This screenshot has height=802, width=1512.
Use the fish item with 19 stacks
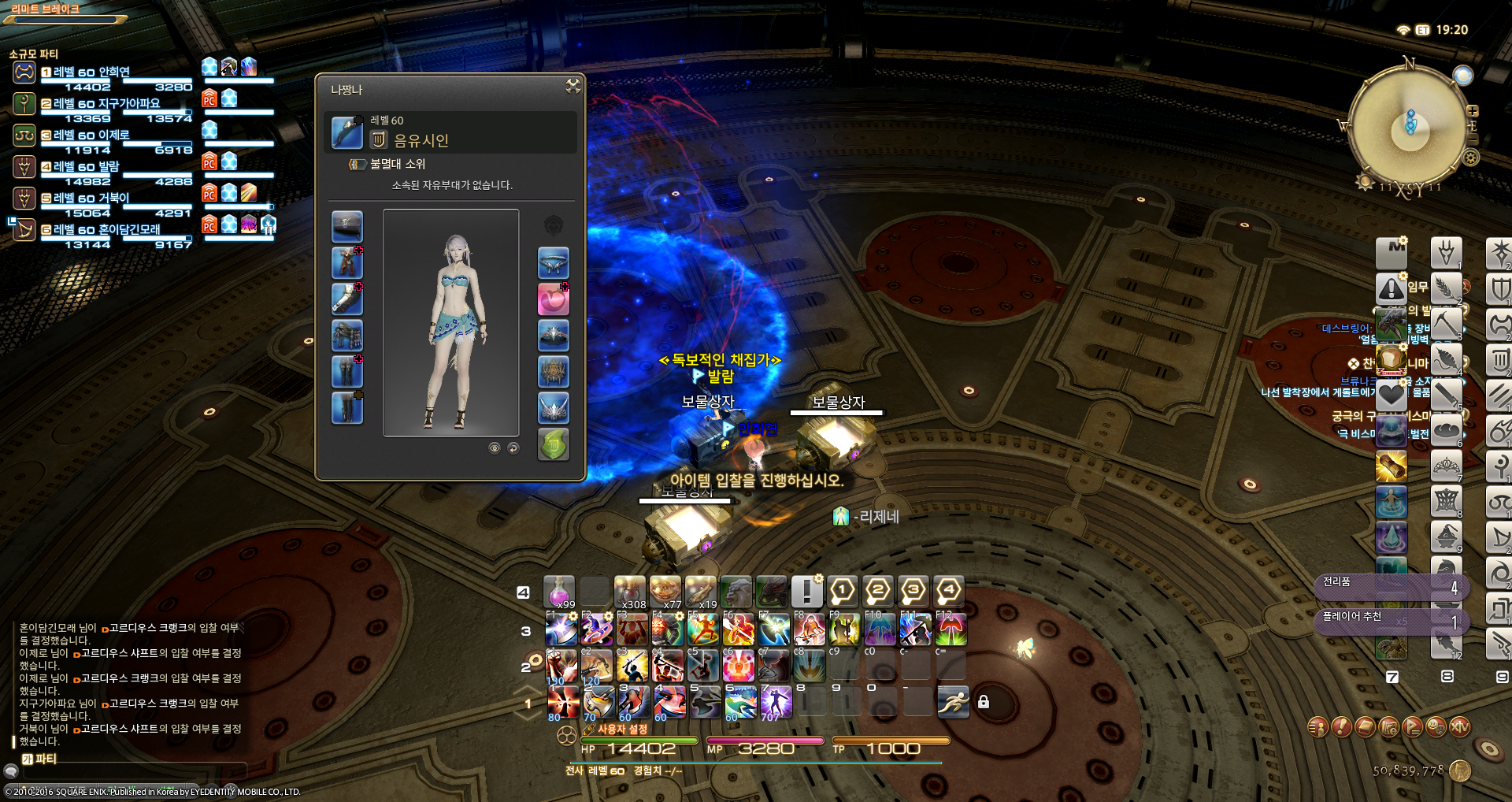(x=700, y=592)
